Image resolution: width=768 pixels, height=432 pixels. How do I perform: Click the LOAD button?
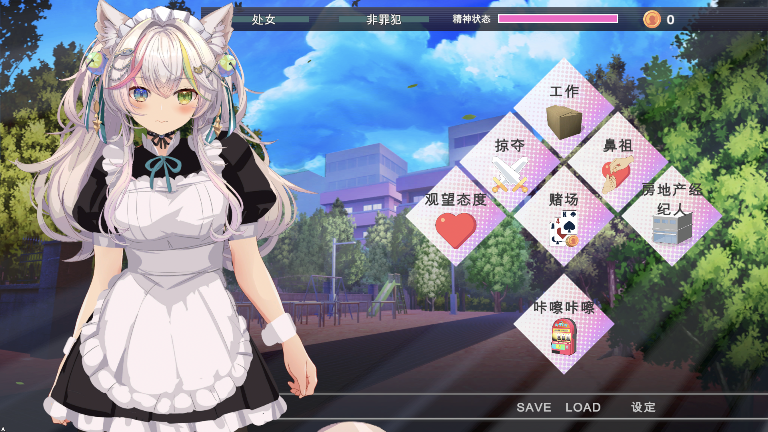tap(583, 407)
